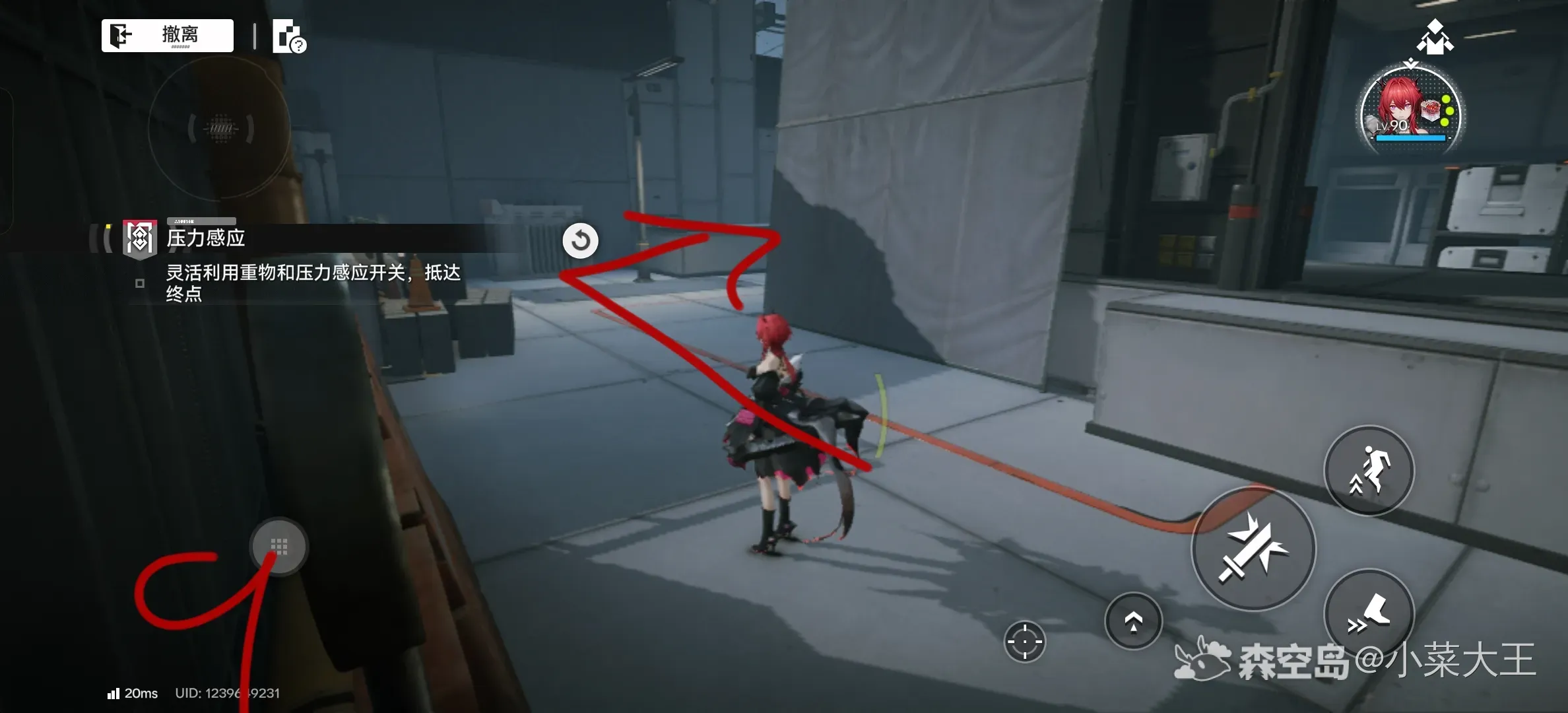Tap the virtual joystick knob
Image resolution: width=1568 pixels, height=713 pixels.
click(278, 547)
